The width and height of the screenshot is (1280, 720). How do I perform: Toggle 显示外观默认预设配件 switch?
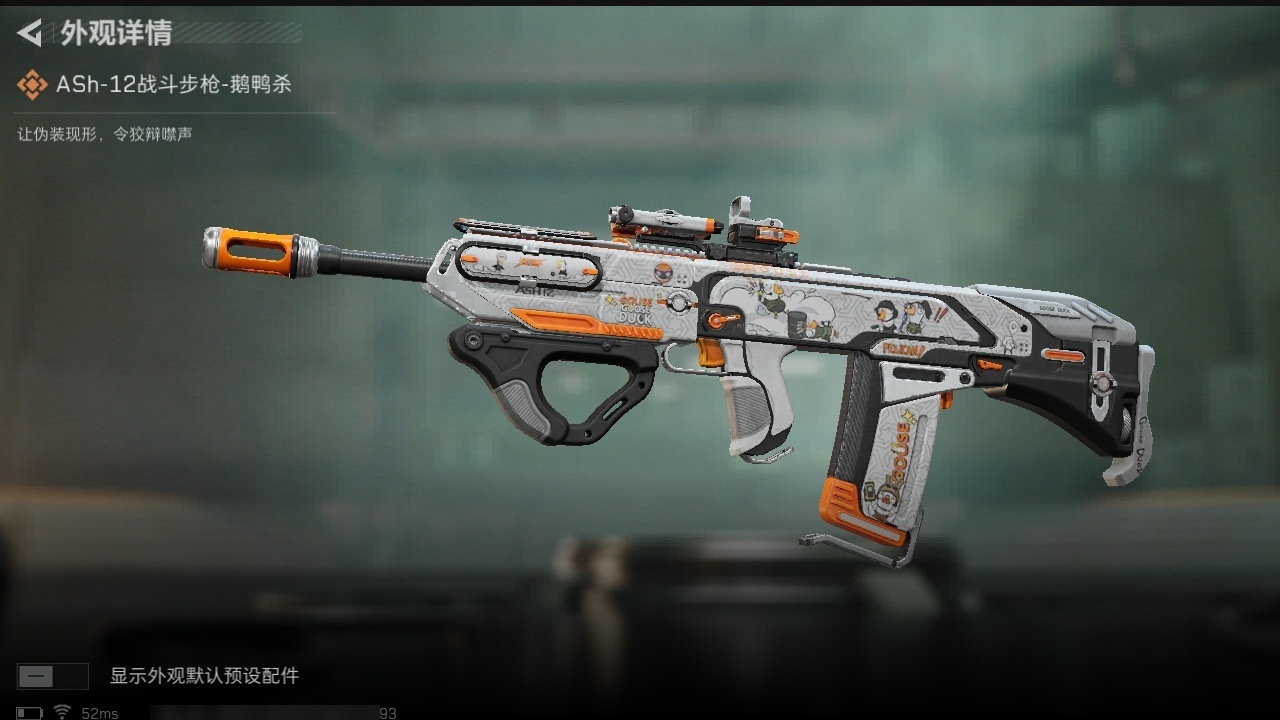52,676
